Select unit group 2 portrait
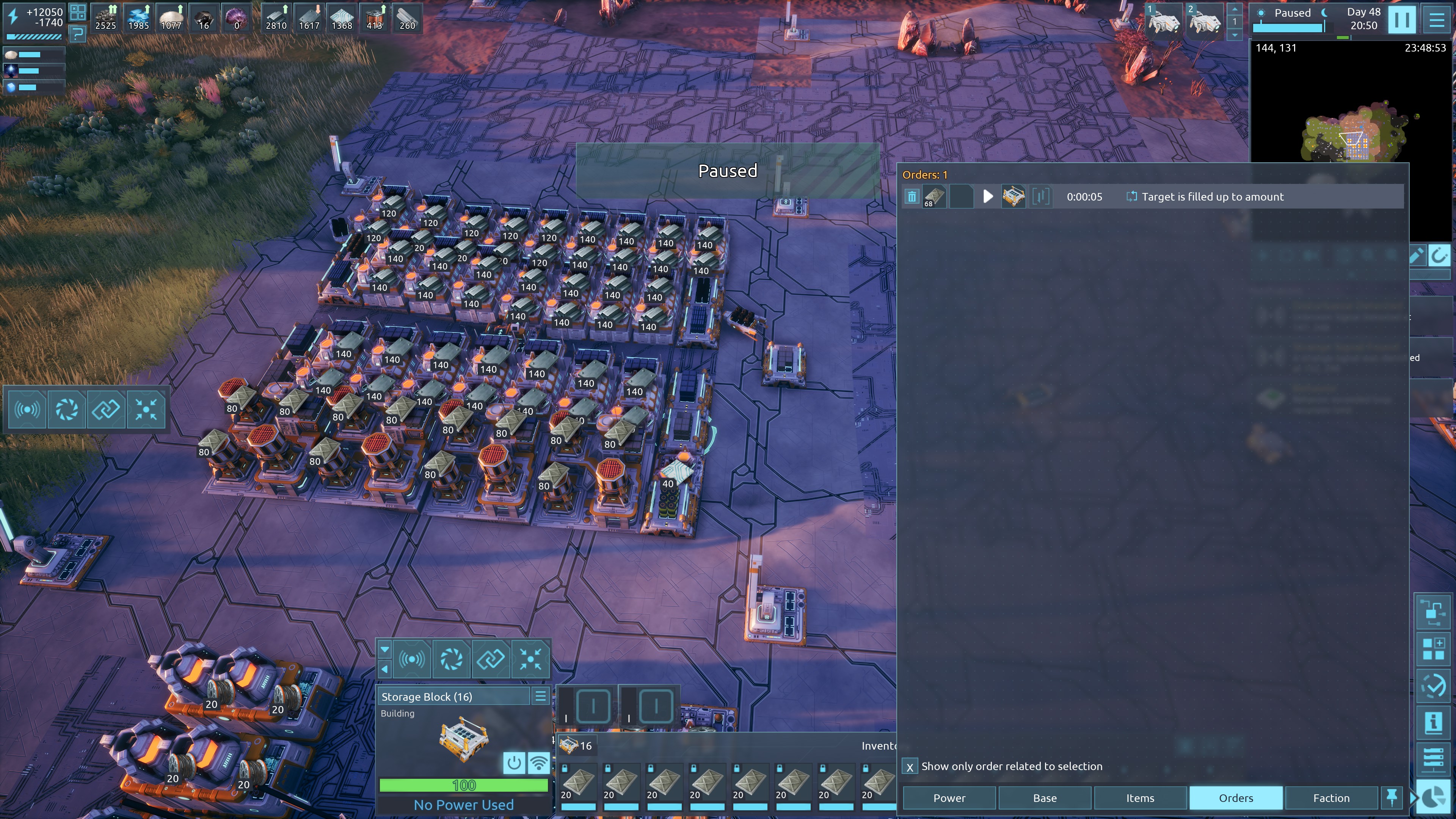Image resolution: width=1456 pixels, height=819 pixels. [x=1204, y=20]
